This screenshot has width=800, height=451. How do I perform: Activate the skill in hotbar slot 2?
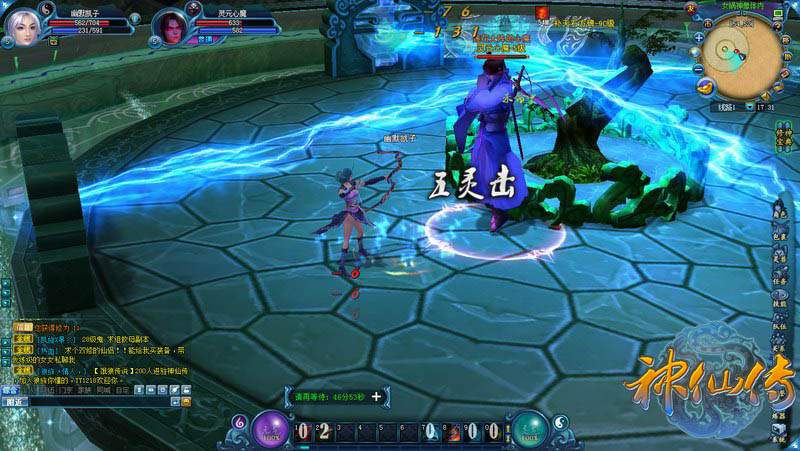325,431
